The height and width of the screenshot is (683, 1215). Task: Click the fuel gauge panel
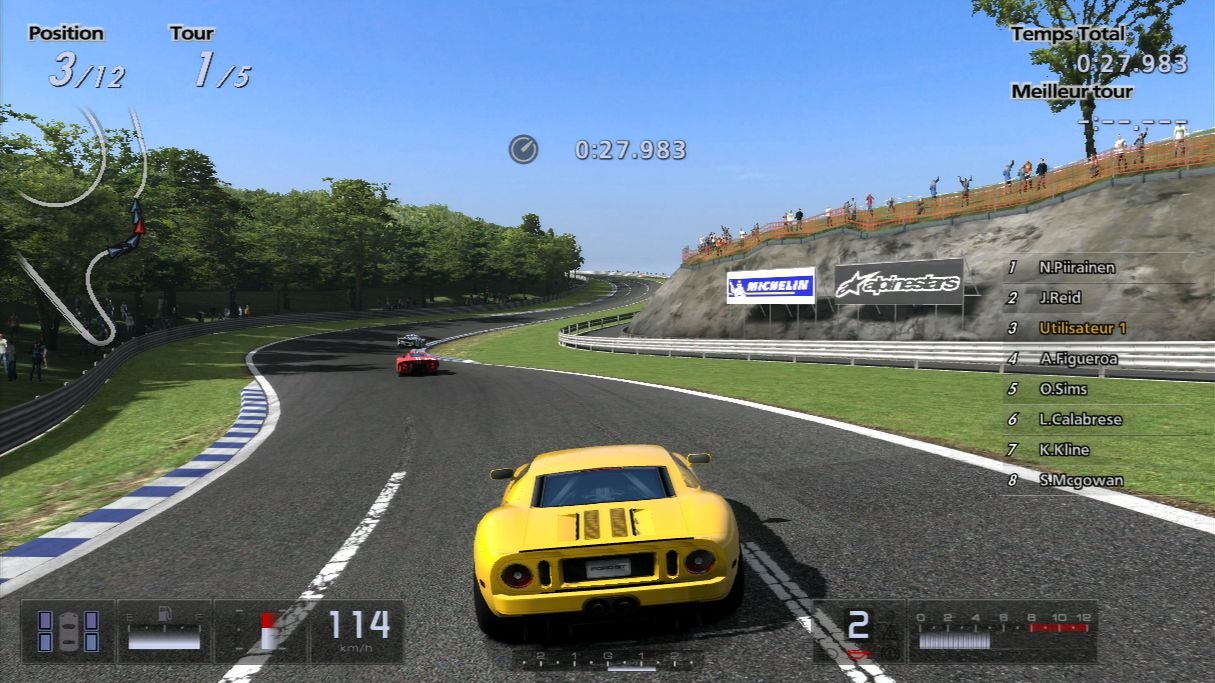click(x=164, y=631)
